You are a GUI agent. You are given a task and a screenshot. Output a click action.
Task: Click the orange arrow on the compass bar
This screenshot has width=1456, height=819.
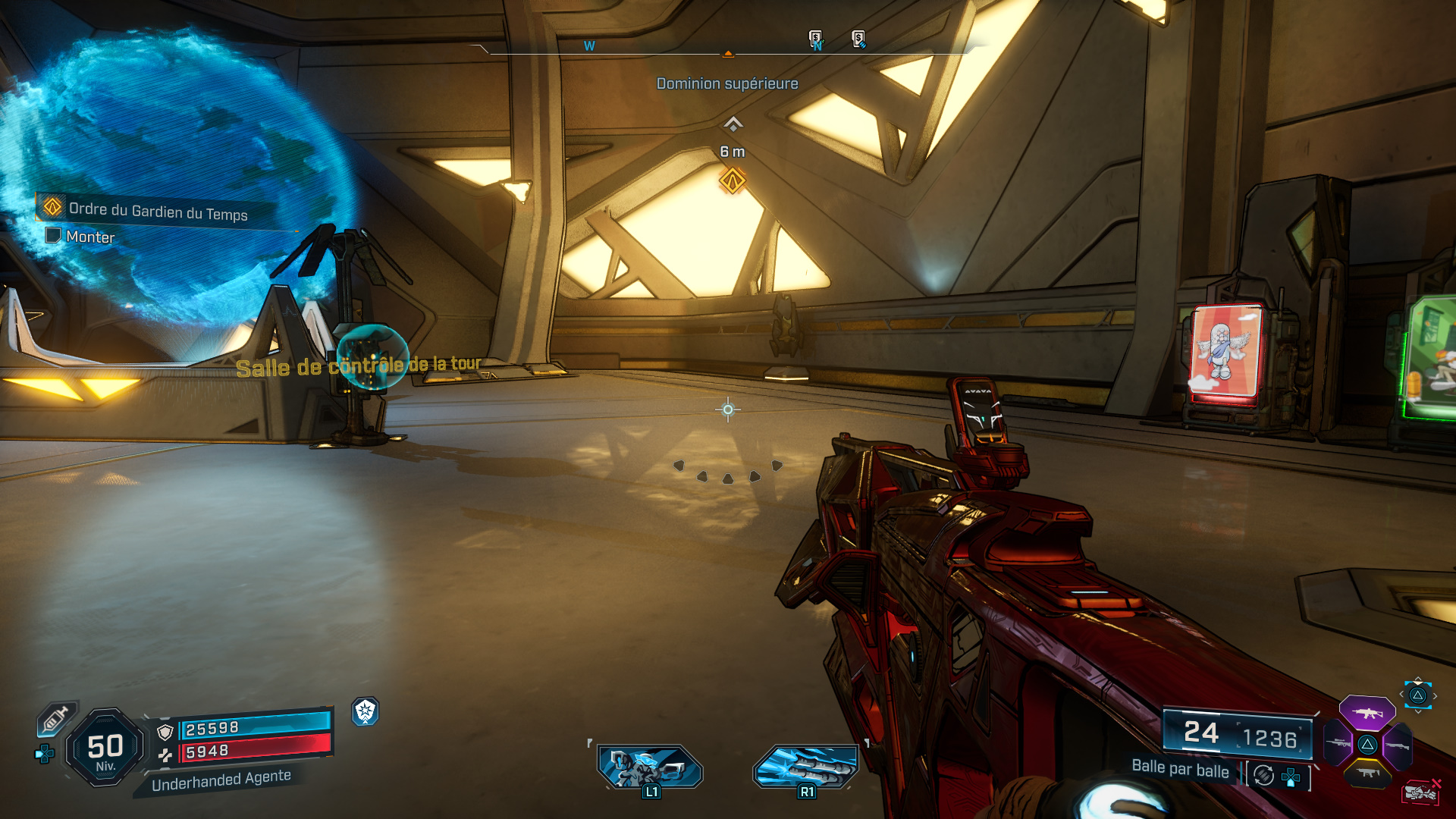729,53
